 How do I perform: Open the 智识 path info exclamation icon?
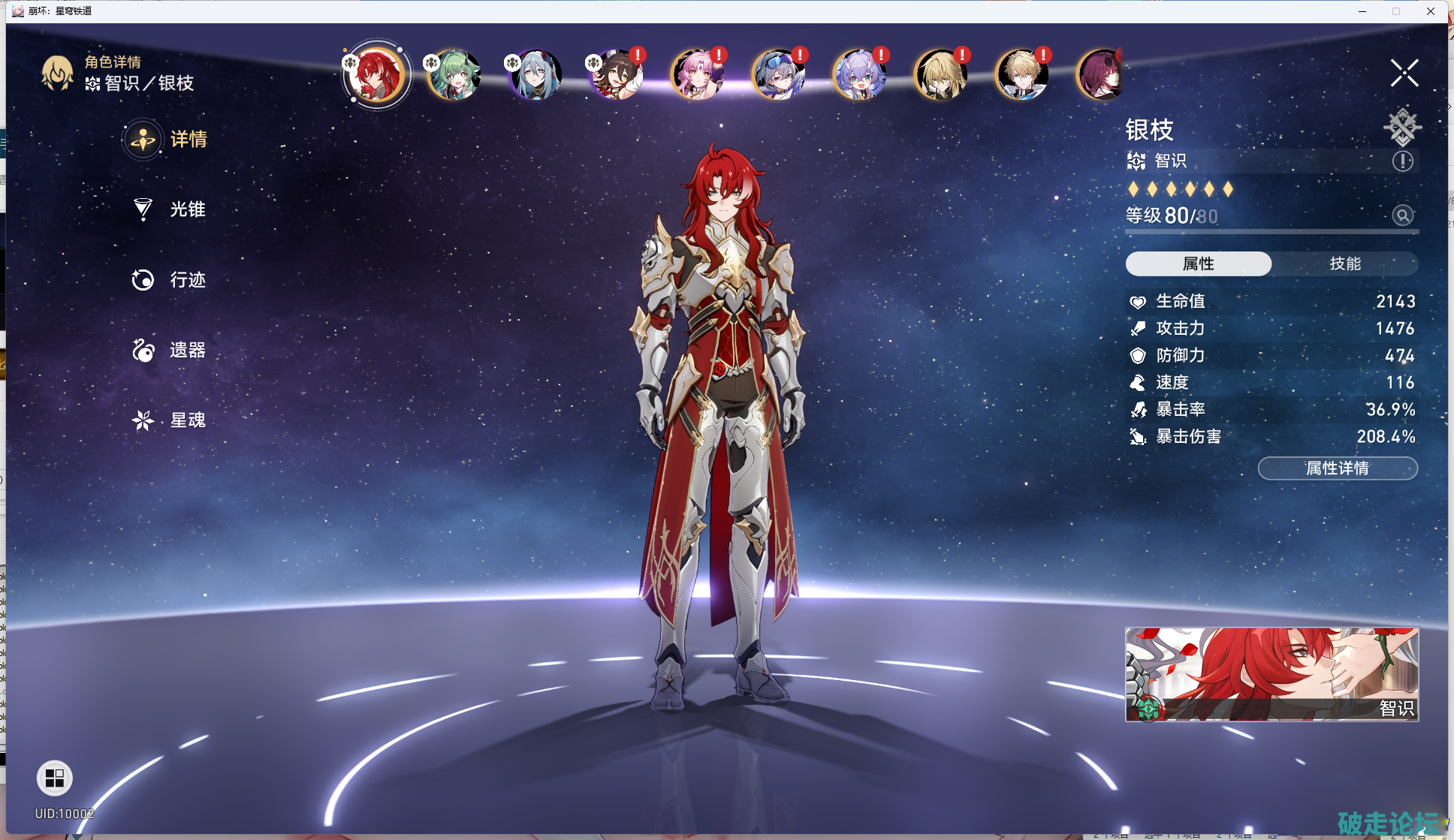(x=1402, y=161)
